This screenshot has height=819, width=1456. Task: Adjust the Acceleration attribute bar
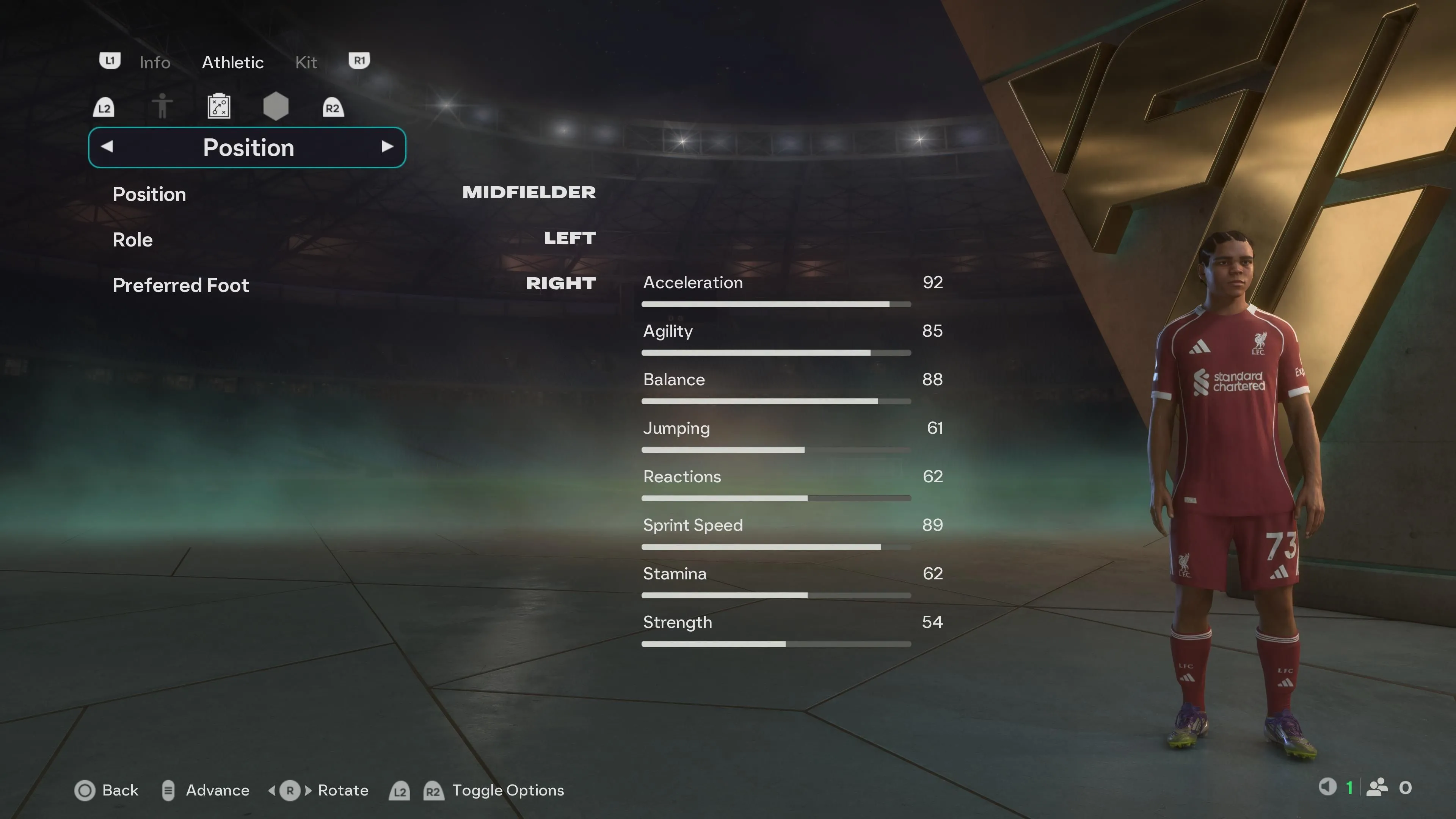point(775,304)
